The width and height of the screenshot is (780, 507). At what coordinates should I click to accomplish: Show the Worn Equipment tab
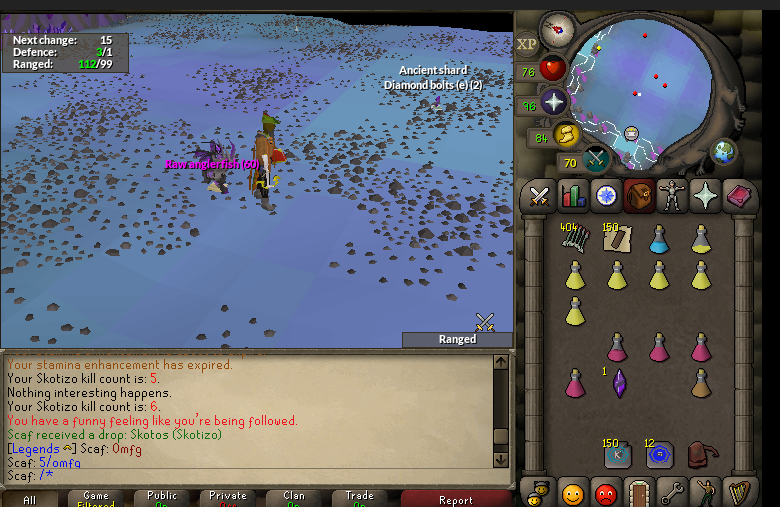pos(672,197)
